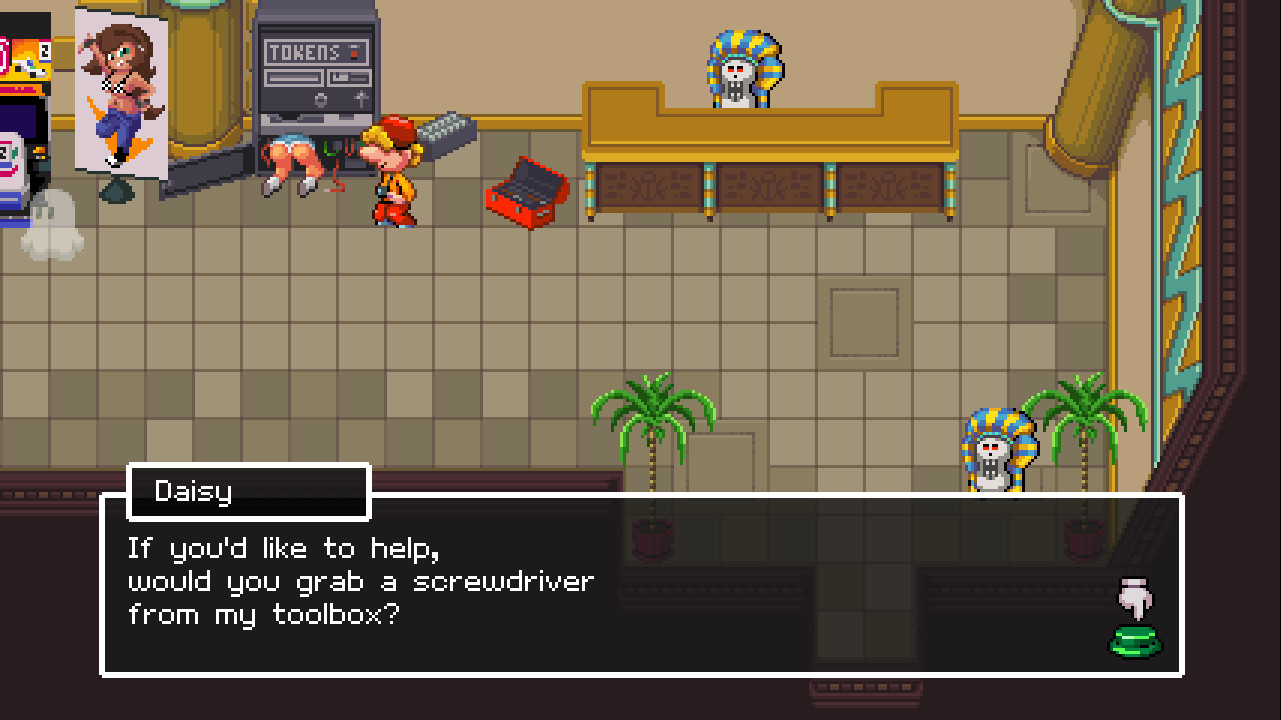Click the coin return arrow on the machine

click(360, 98)
